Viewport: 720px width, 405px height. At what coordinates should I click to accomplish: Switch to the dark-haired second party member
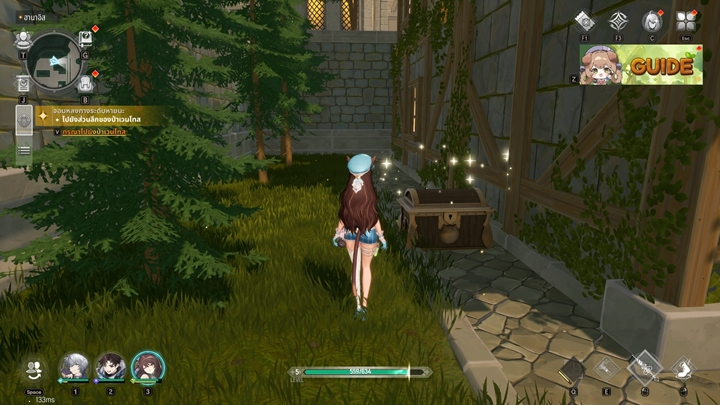(111, 367)
